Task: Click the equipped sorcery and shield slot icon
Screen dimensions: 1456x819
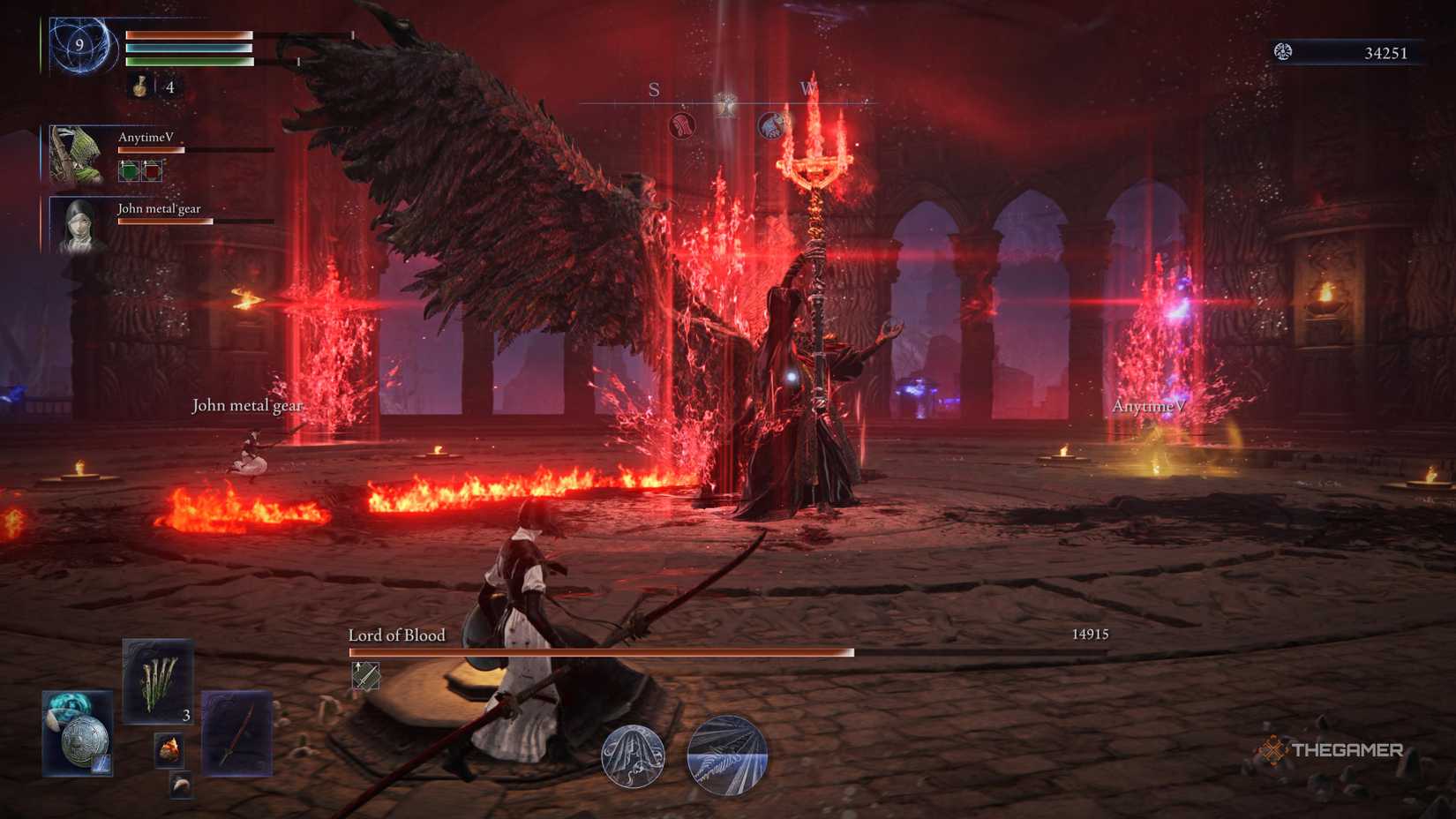Action: click(x=77, y=733)
